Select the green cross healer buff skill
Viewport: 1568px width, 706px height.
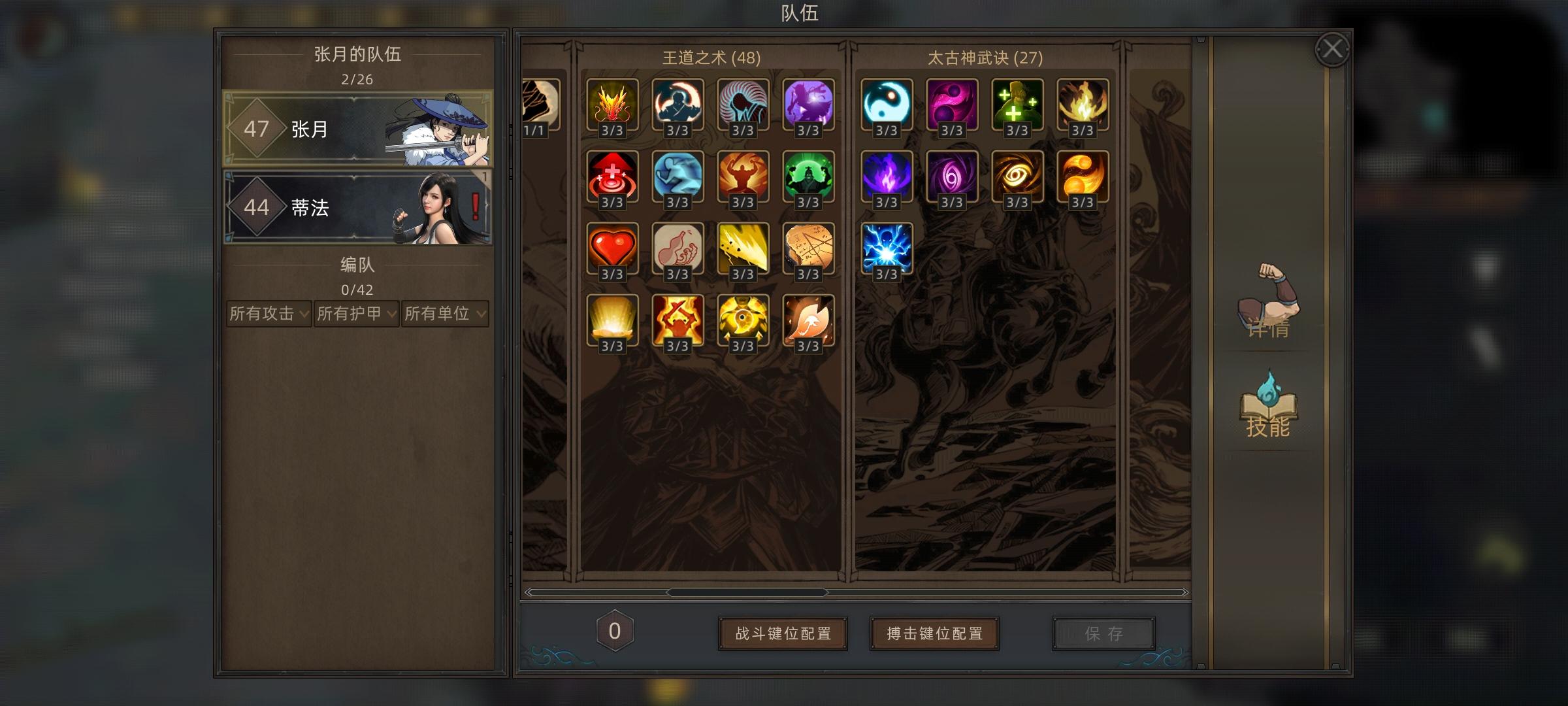[x=1017, y=107]
